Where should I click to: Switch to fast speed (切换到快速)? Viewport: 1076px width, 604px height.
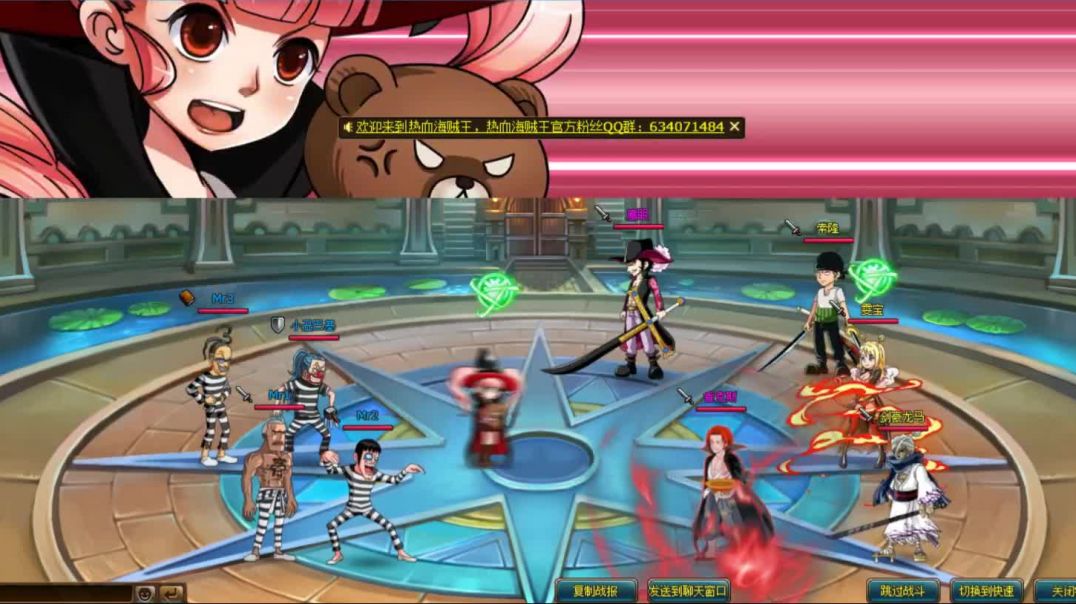(987, 591)
